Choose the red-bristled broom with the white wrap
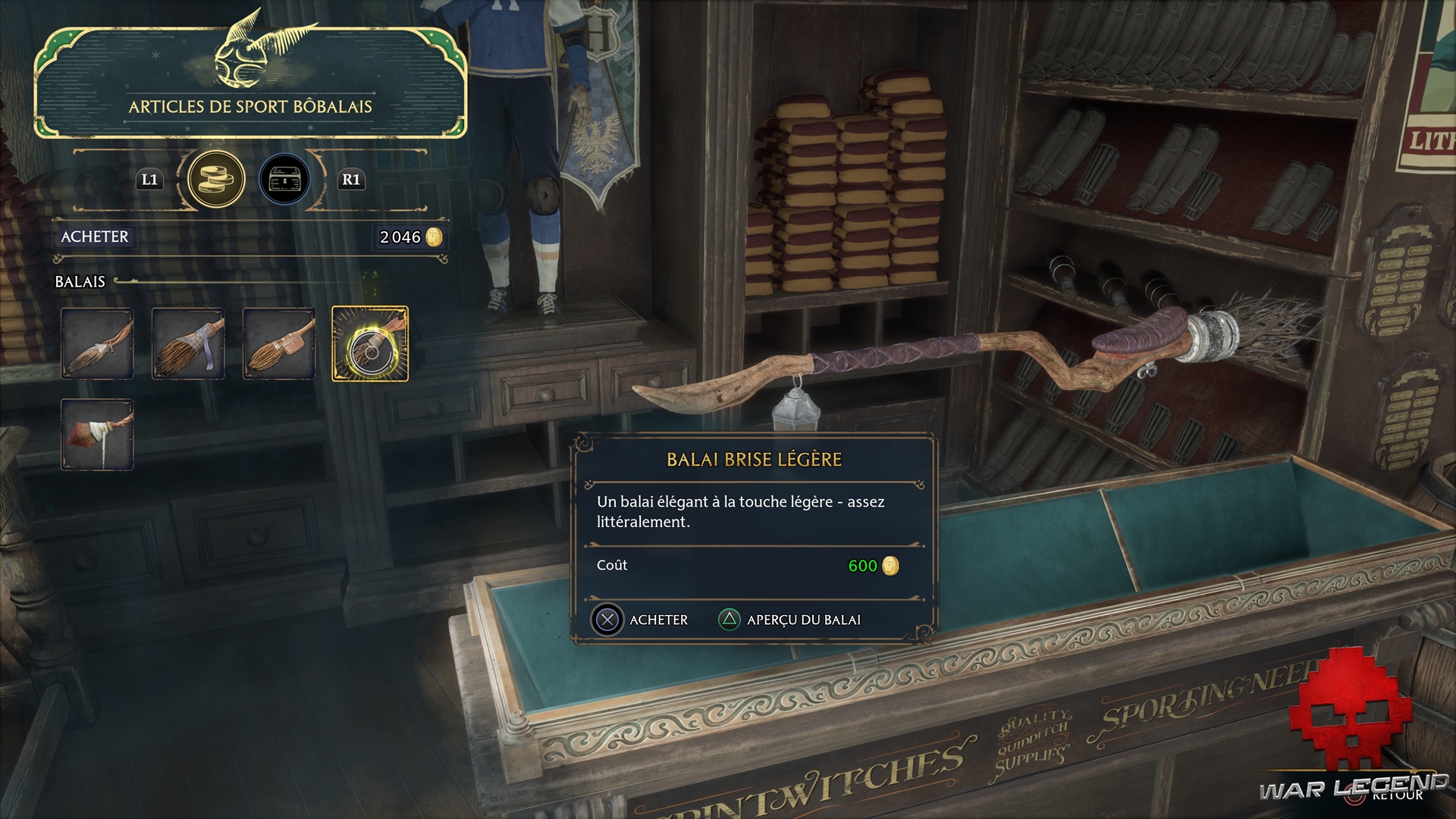This screenshot has height=819, width=1456. point(97,435)
